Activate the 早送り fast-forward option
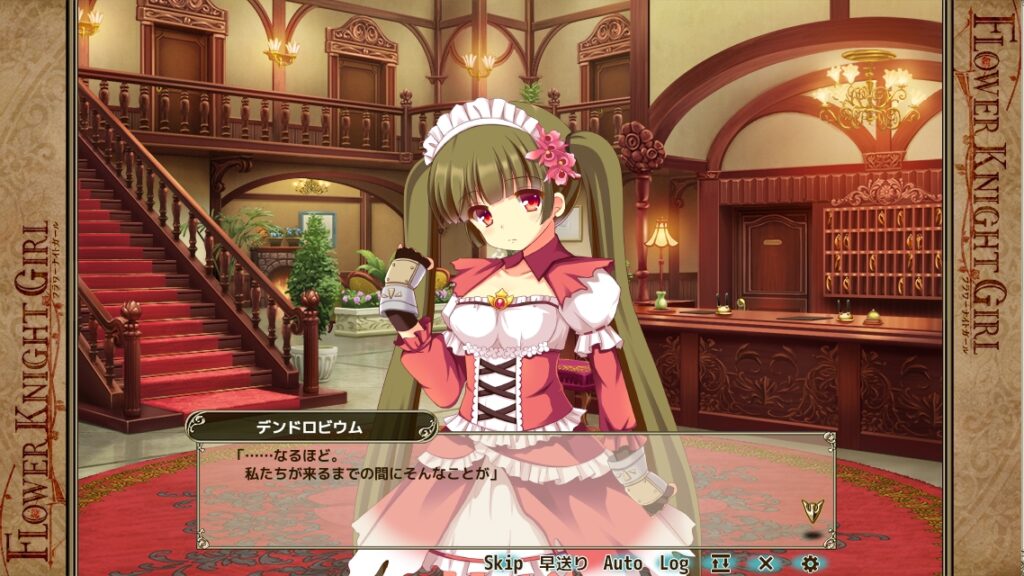This screenshot has height=576, width=1024. point(564,564)
